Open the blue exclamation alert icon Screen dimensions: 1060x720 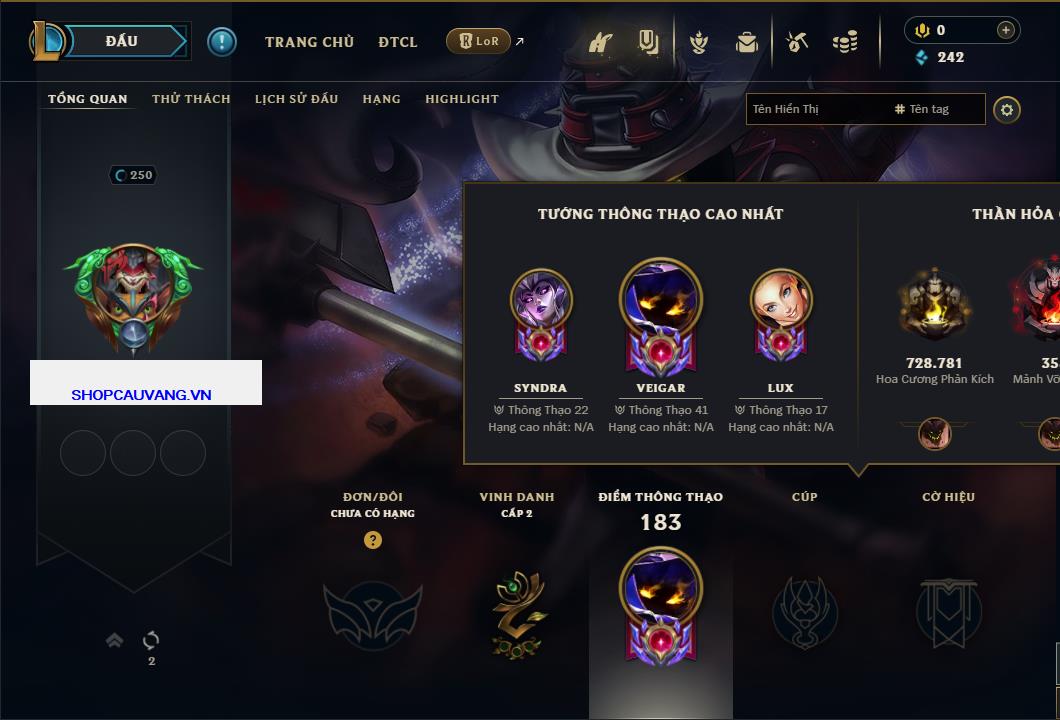[221, 41]
